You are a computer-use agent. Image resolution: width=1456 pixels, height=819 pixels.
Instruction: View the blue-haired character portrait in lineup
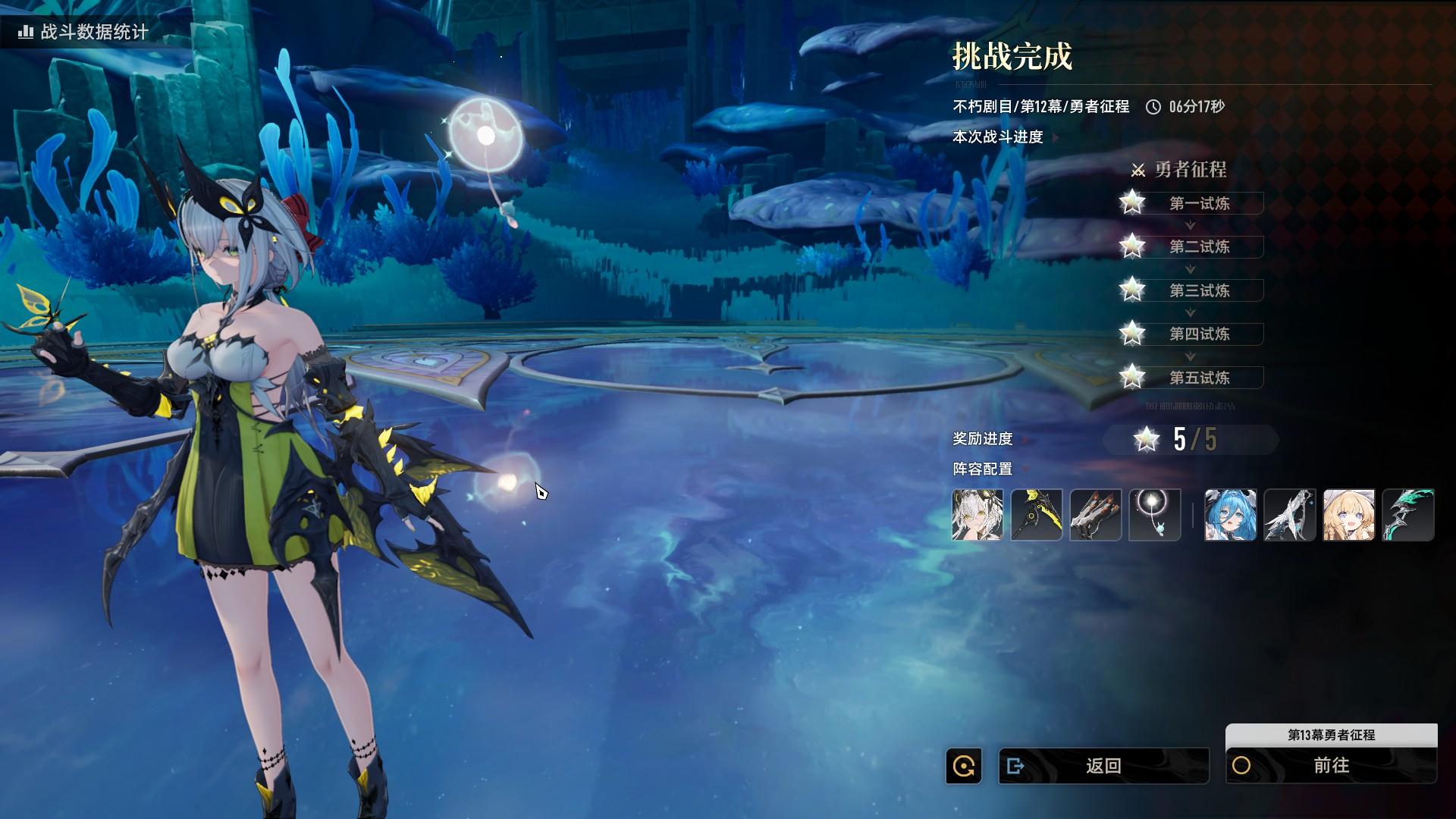tap(1230, 515)
